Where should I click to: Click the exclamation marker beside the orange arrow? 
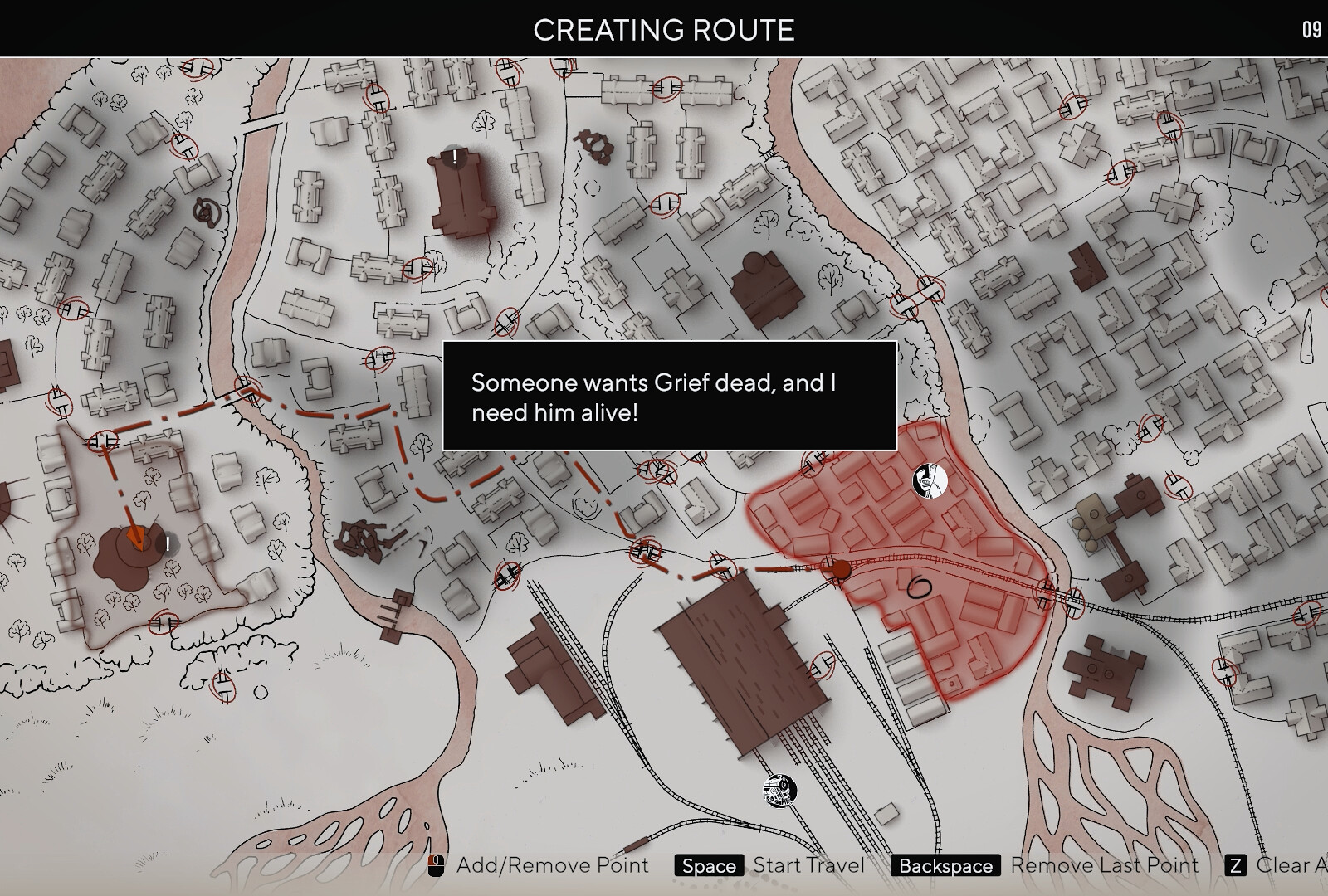coord(168,544)
